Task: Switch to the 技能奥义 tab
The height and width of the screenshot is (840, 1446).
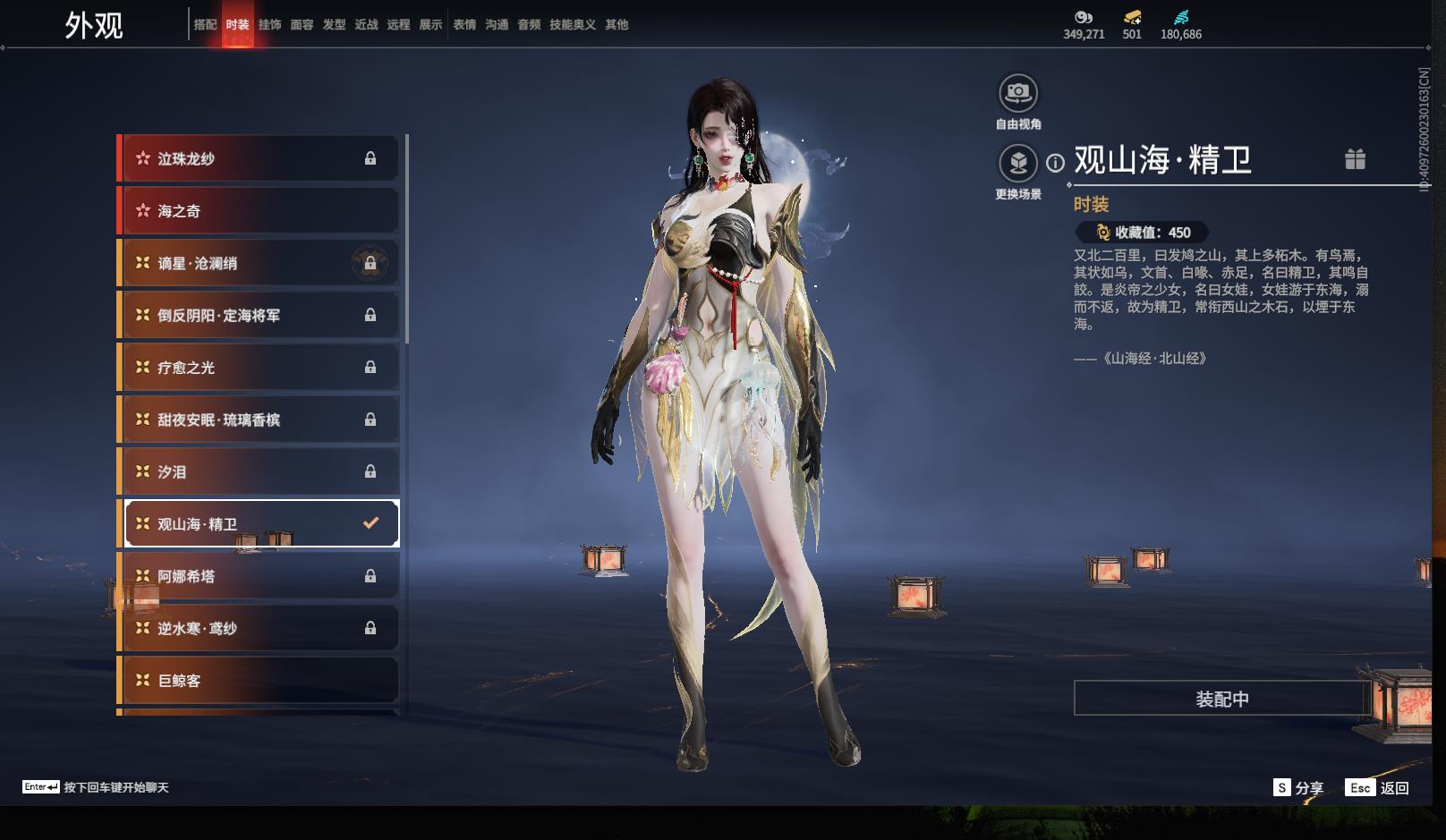Action: point(572,25)
